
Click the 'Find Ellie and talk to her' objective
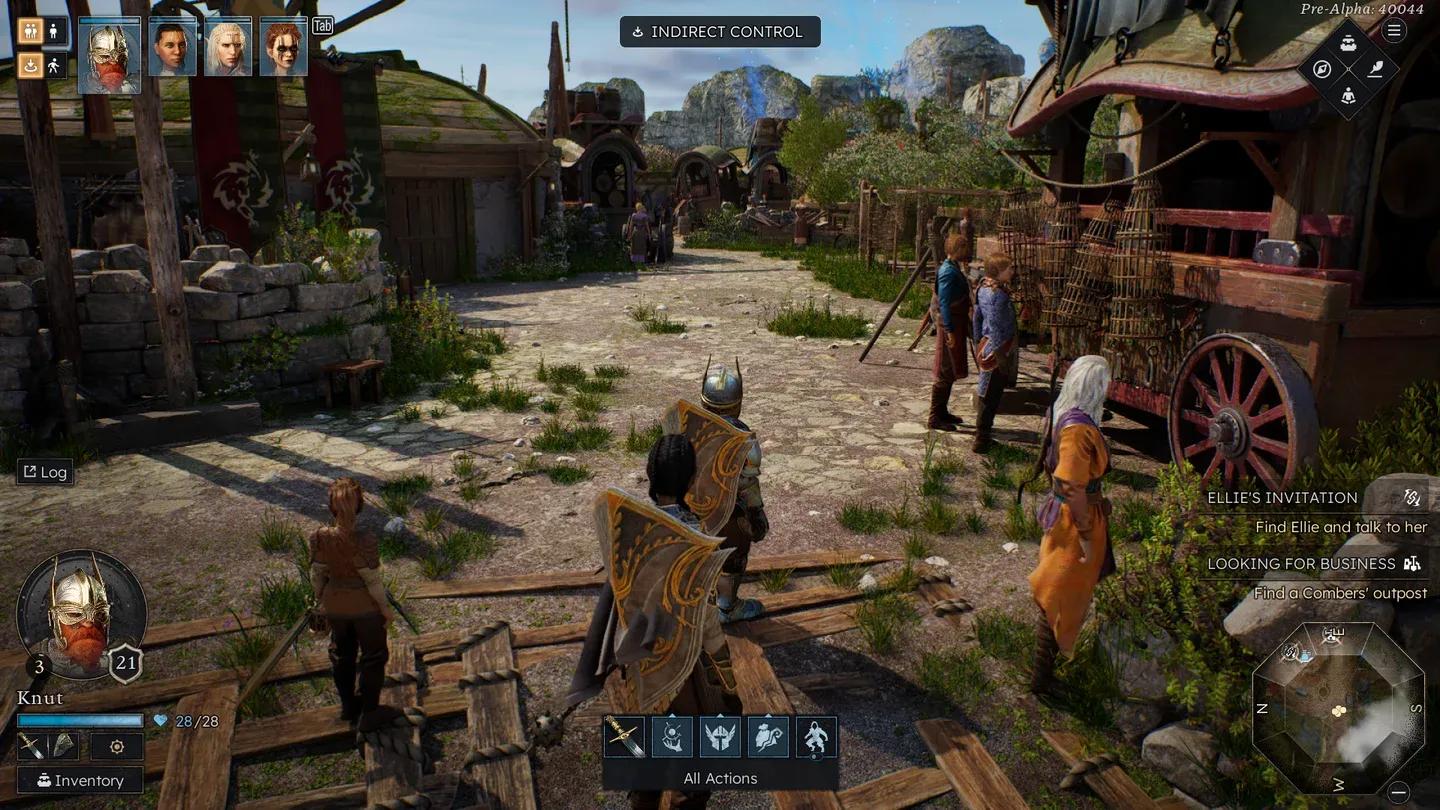(1341, 527)
